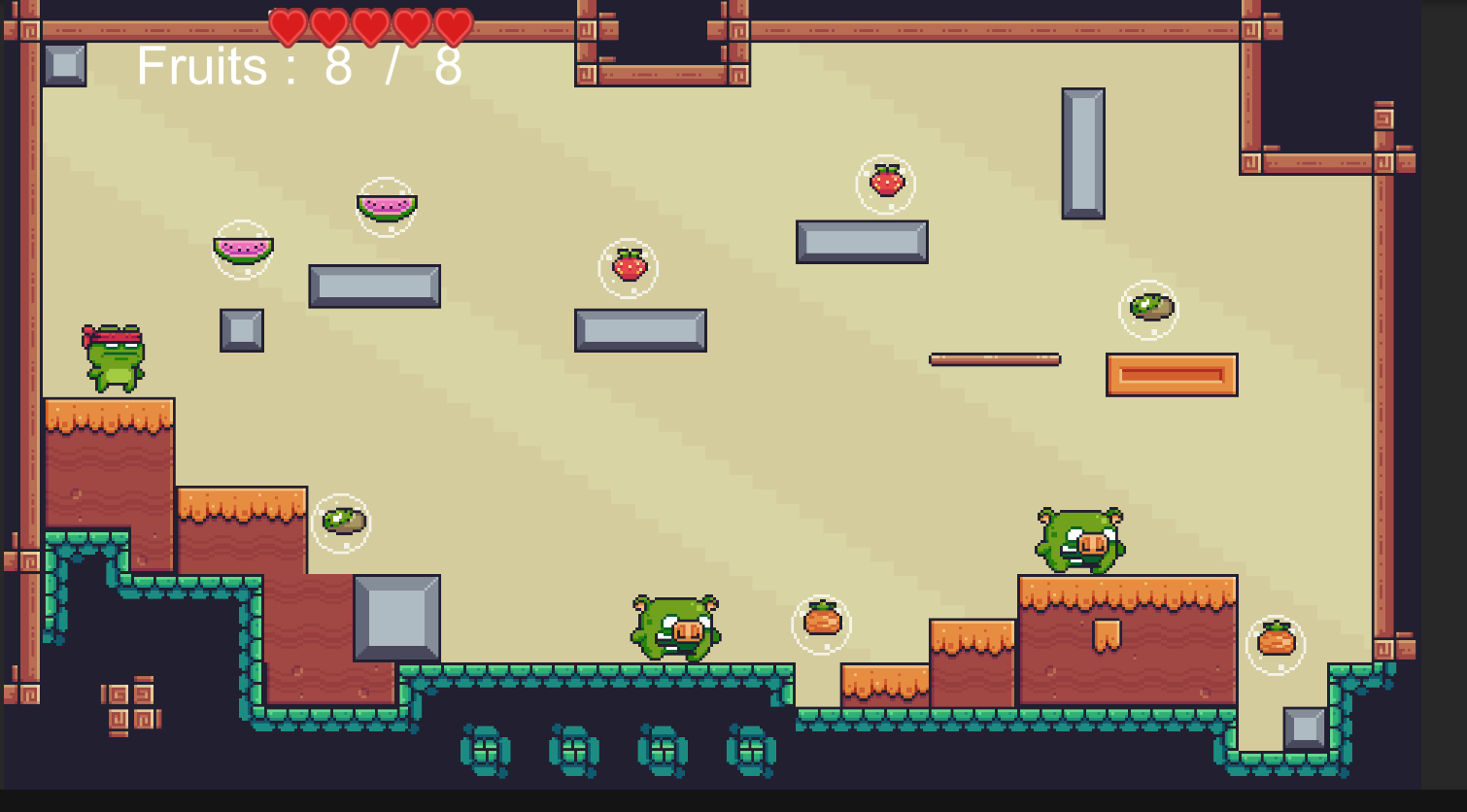Viewport: 1467px width, 812px height.
Task: Click the thin wooden plank platform
Action: (993, 358)
